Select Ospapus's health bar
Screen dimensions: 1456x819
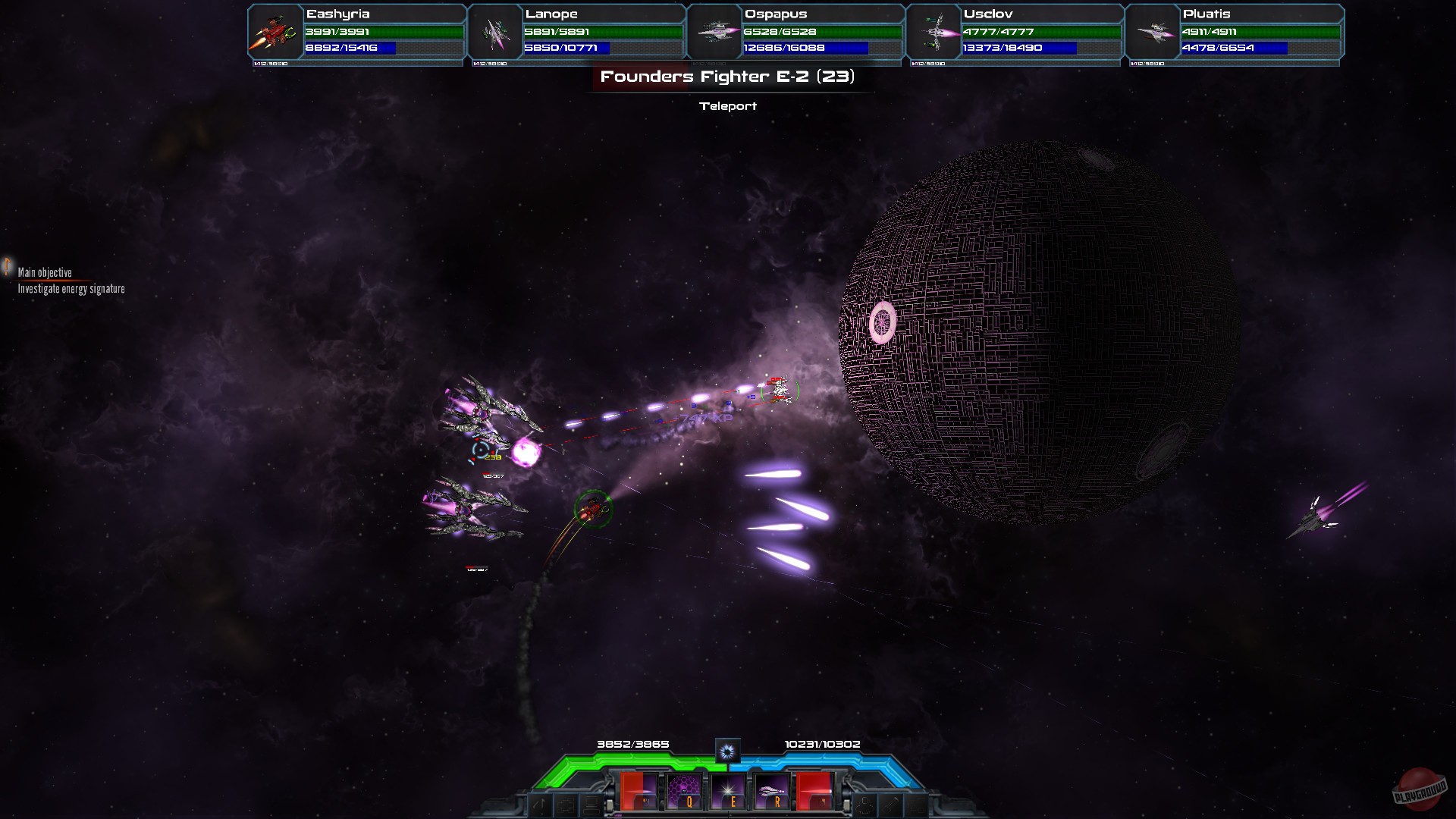[x=823, y=33]
